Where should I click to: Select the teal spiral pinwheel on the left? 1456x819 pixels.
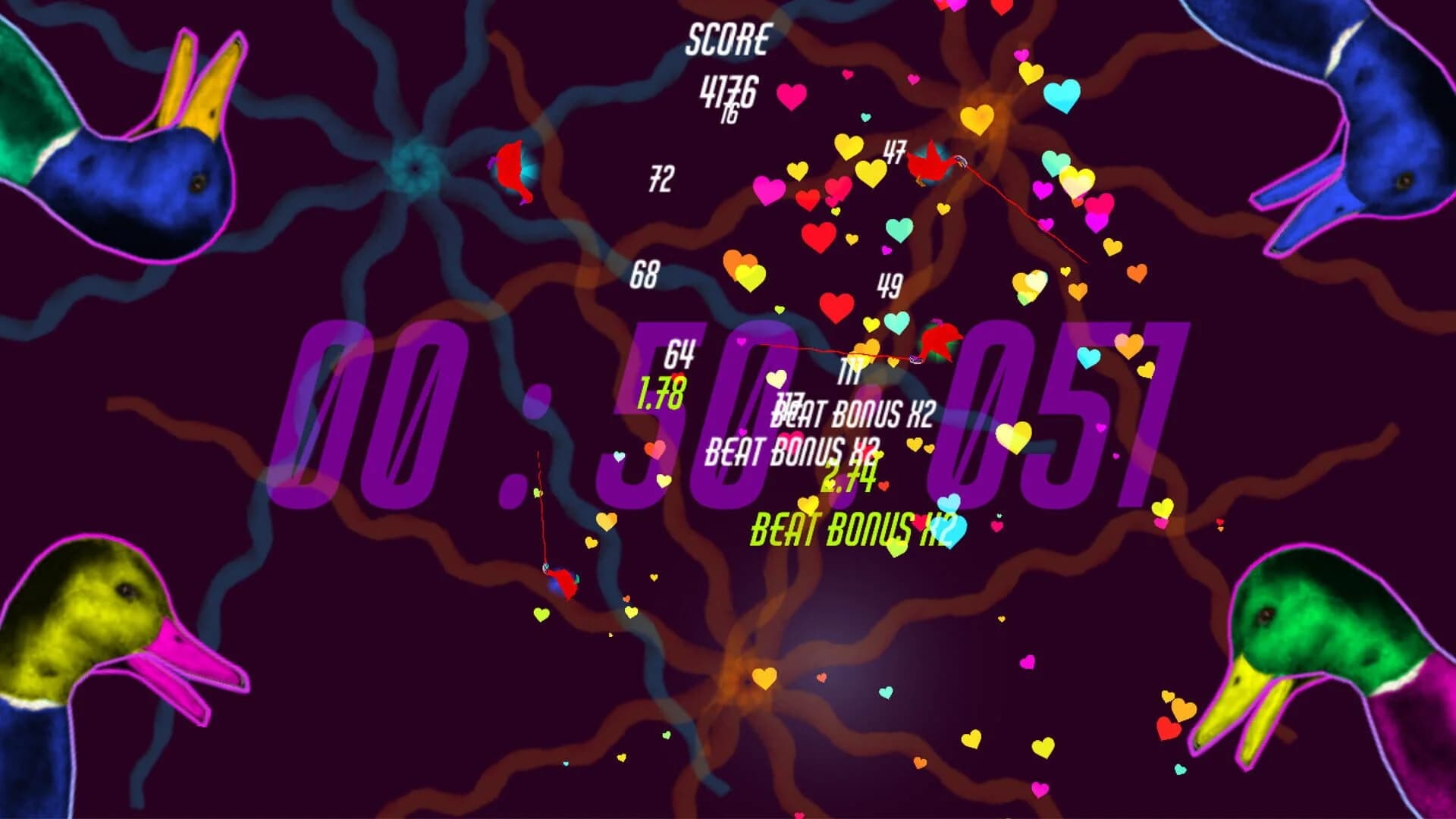point(416,168)
